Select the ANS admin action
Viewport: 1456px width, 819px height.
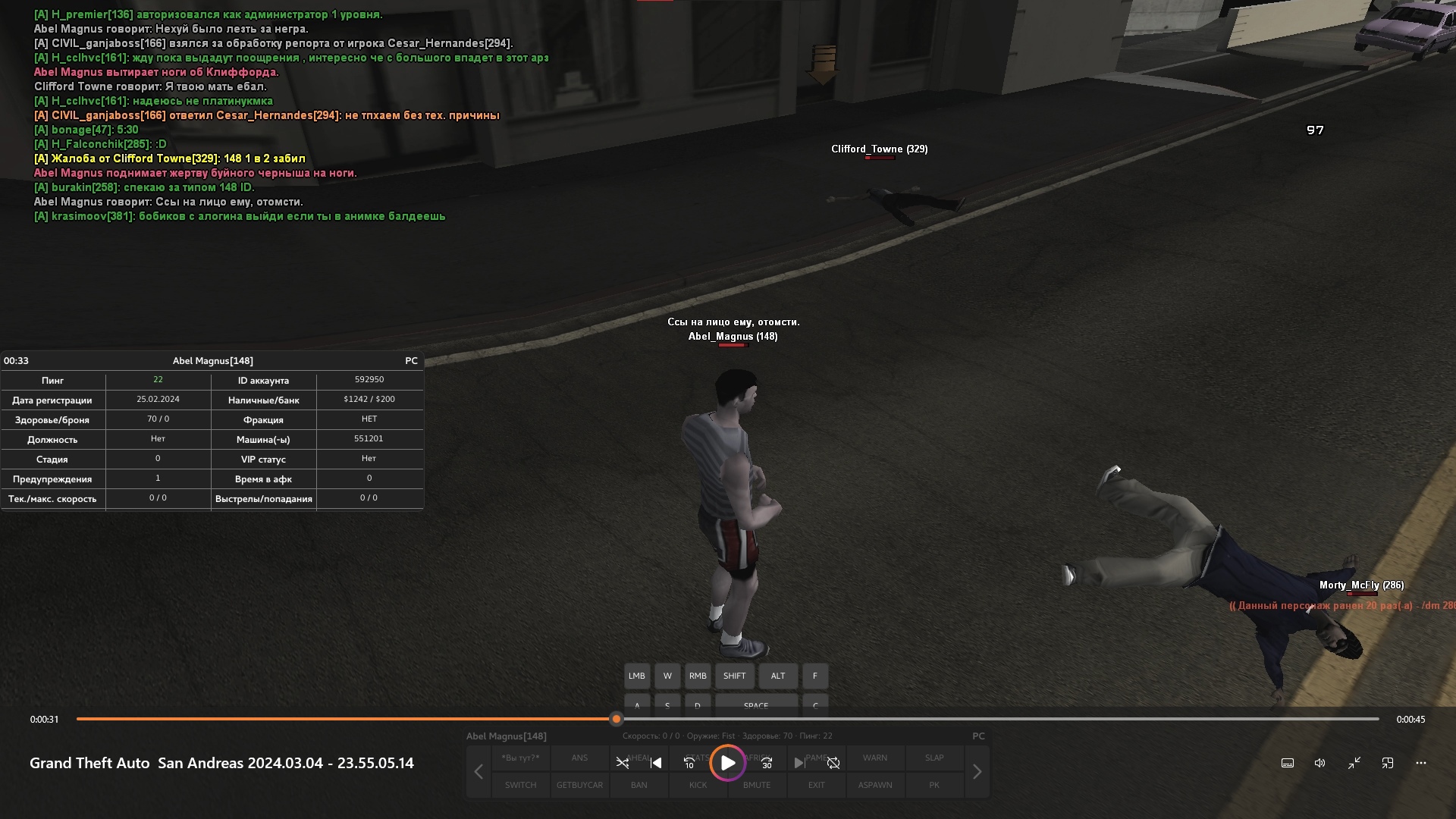(579, 758)
